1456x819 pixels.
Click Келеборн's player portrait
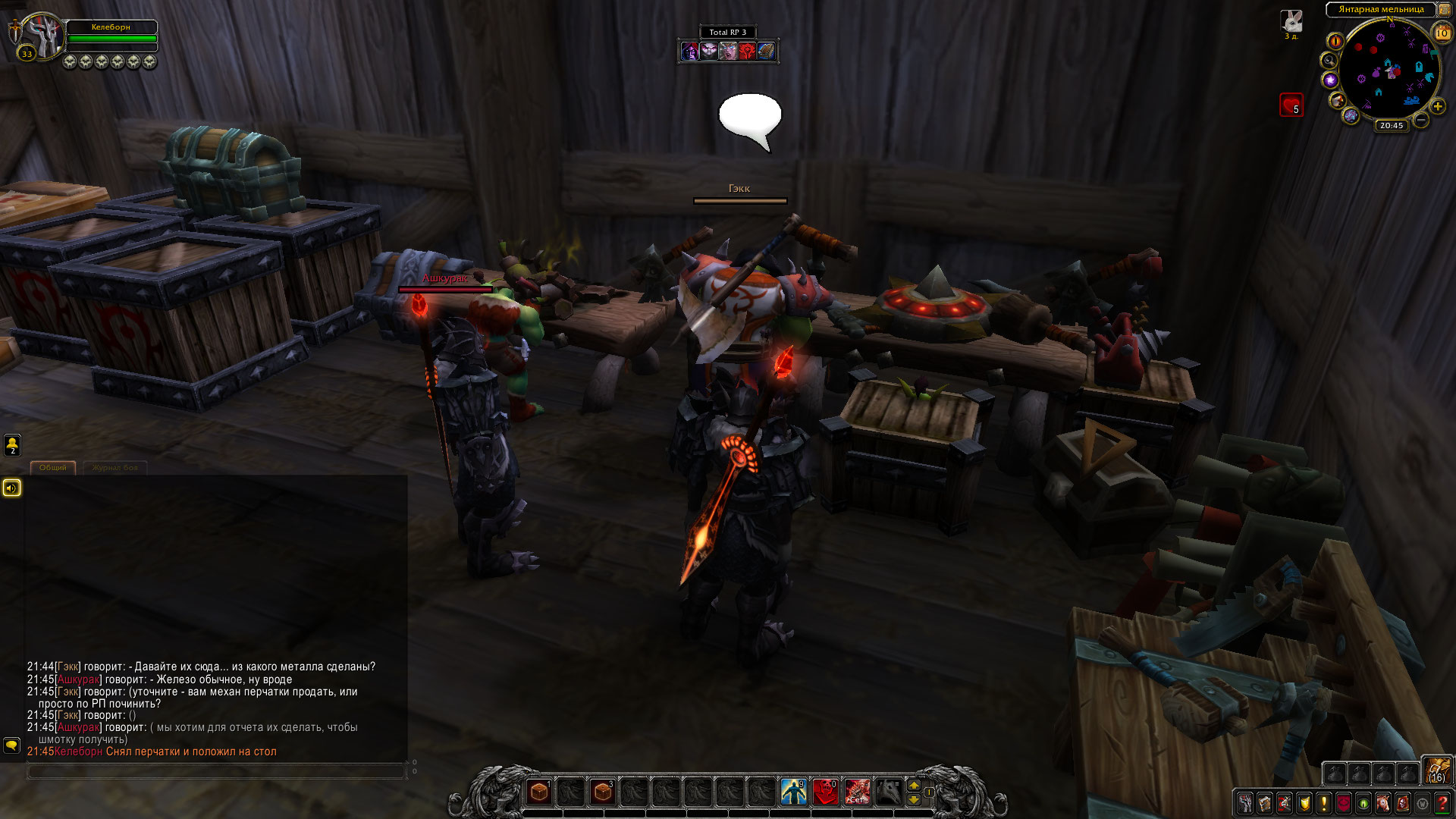(x=43, y=35)
